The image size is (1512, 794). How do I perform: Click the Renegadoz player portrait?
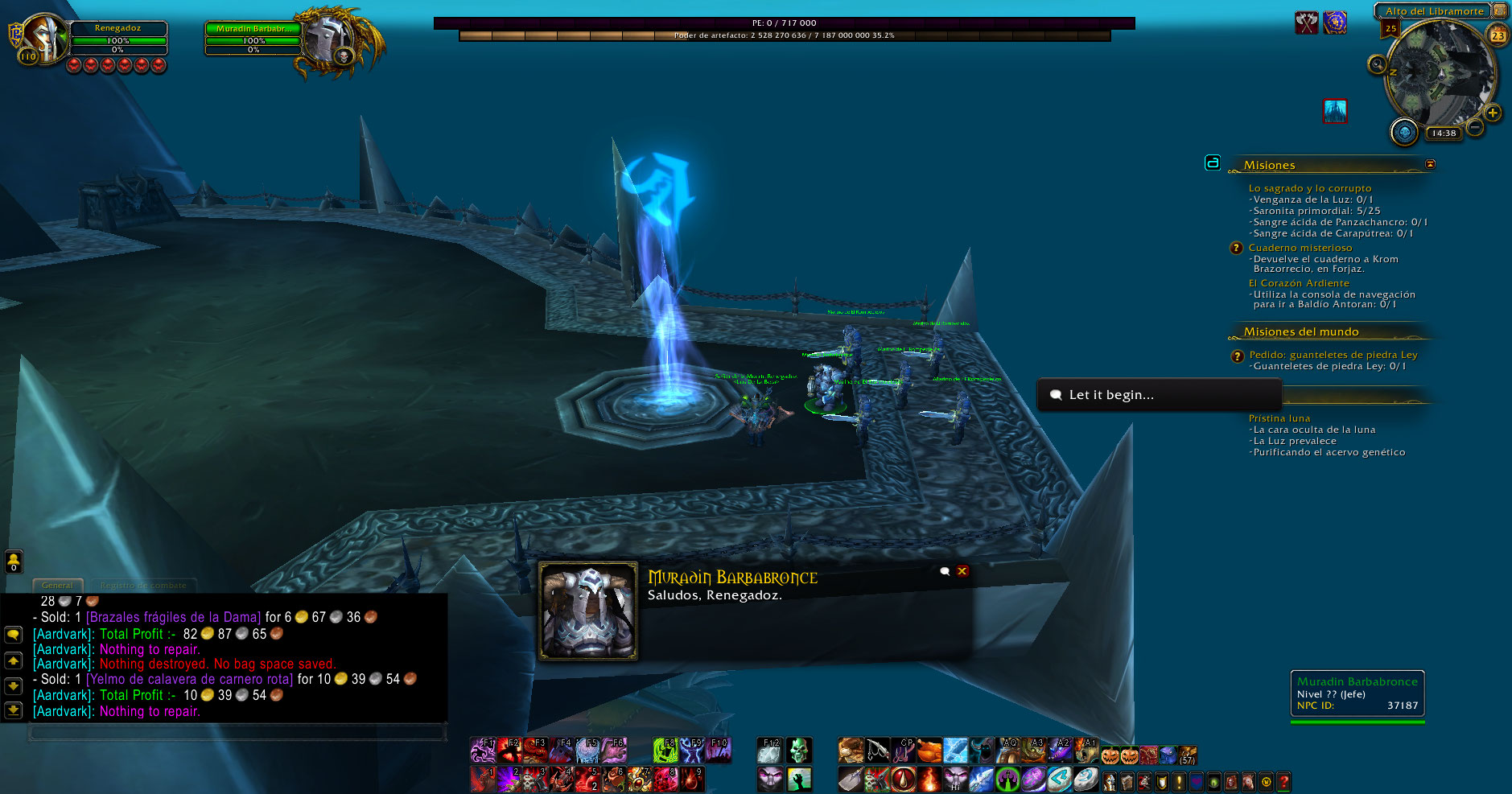43,38
